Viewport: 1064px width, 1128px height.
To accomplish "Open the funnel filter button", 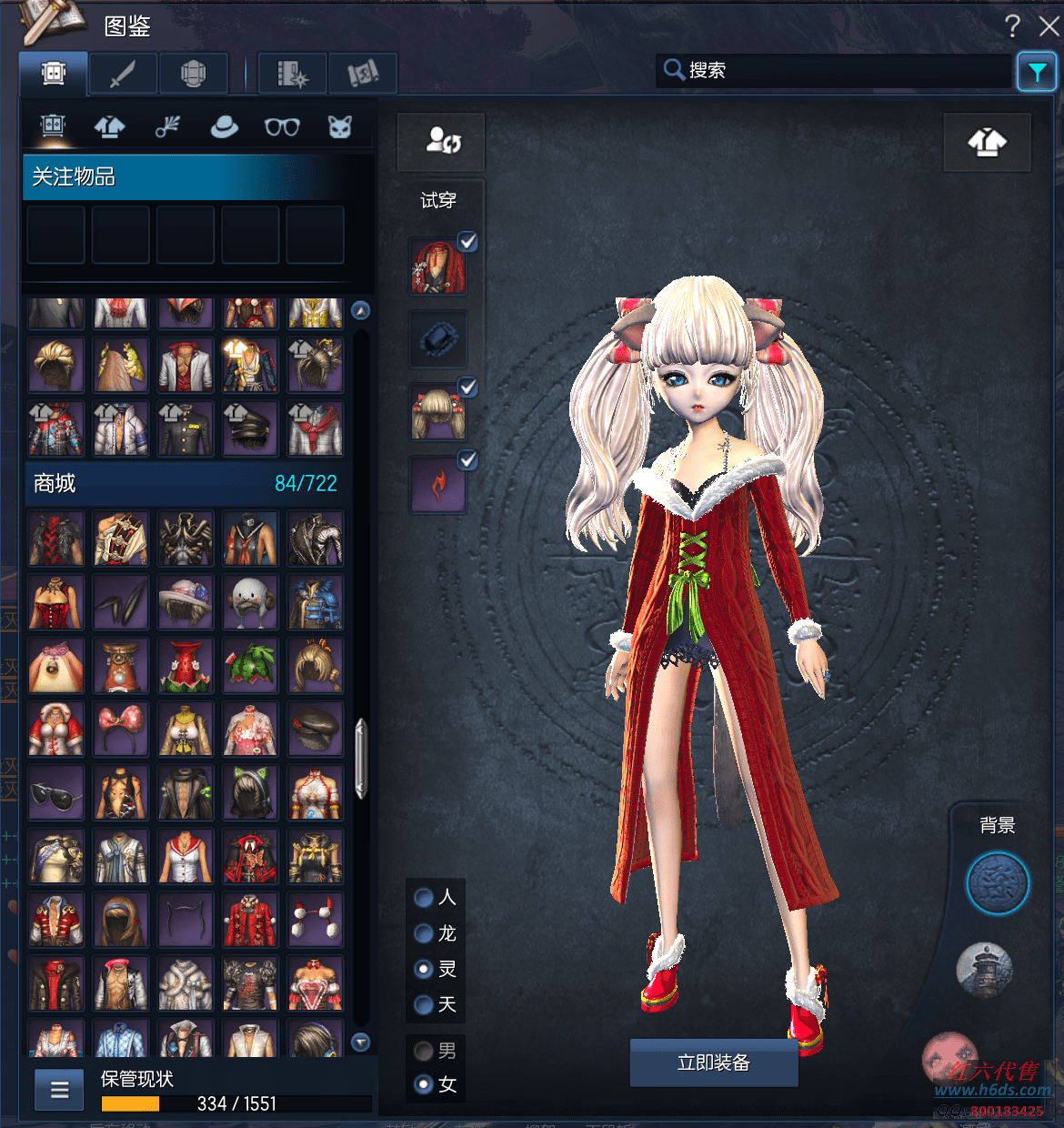I will tap(1037, 72).
